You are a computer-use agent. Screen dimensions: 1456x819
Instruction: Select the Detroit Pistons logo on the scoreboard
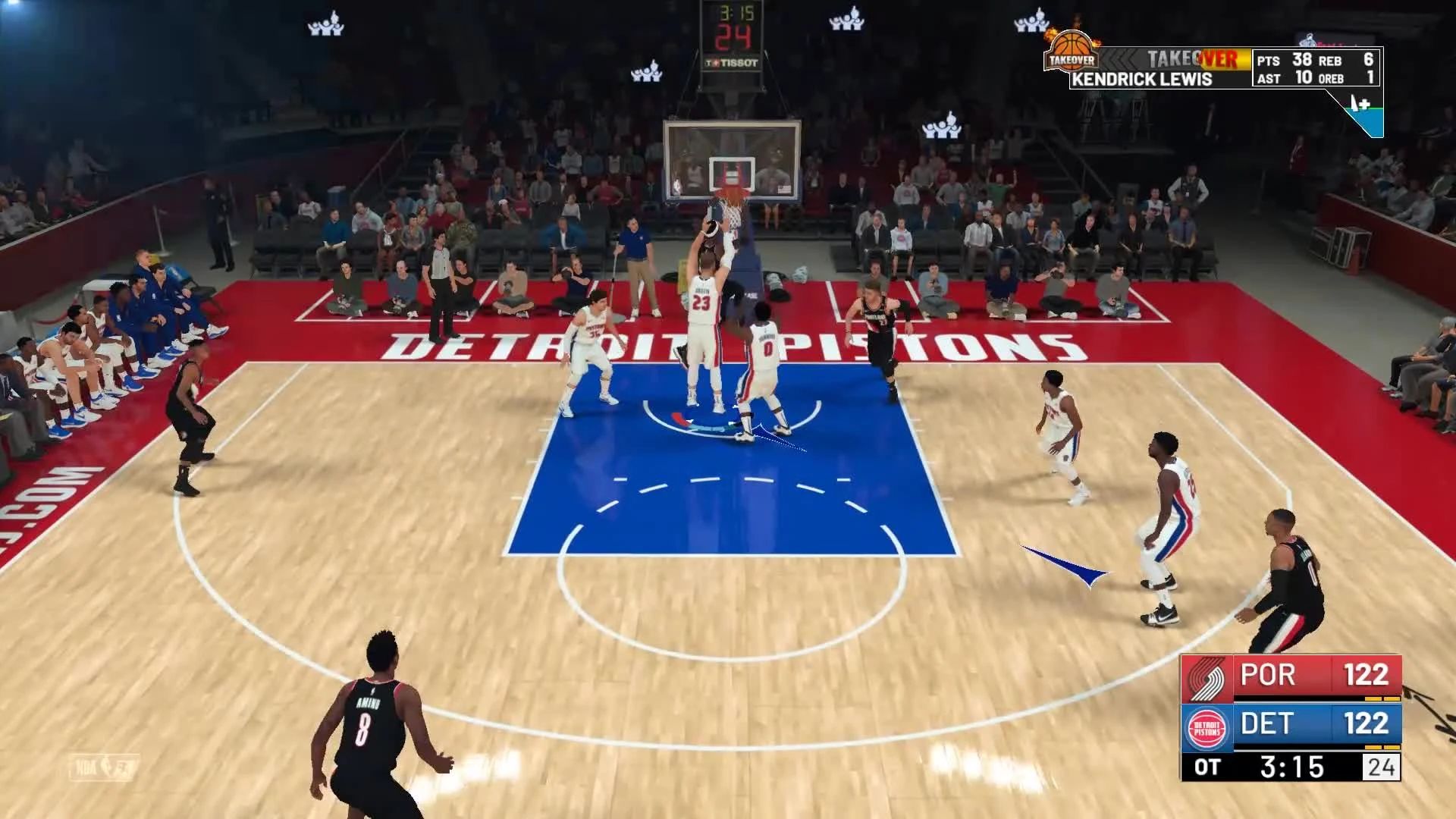coord(1207,728)
